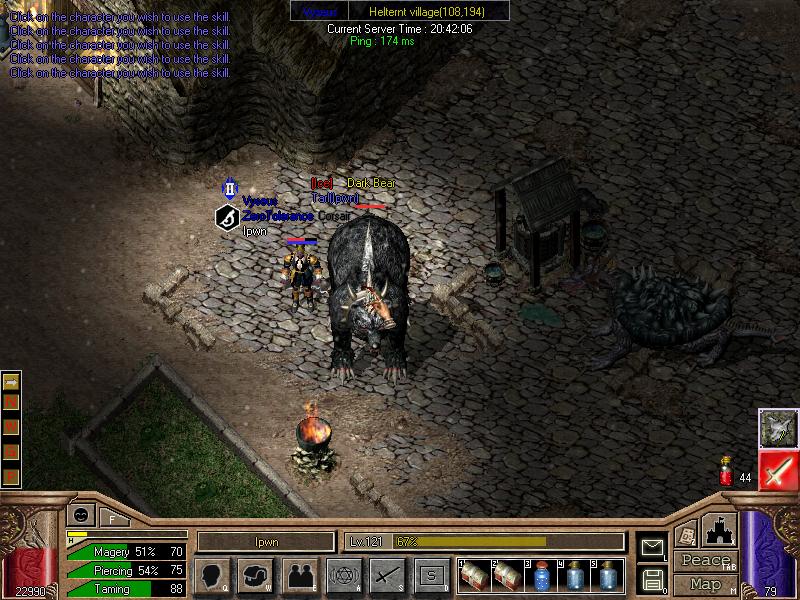This screenshot has height=600, width=800.
Task: Open the Map
Action: pyautogui.click(x=705, y=583)
